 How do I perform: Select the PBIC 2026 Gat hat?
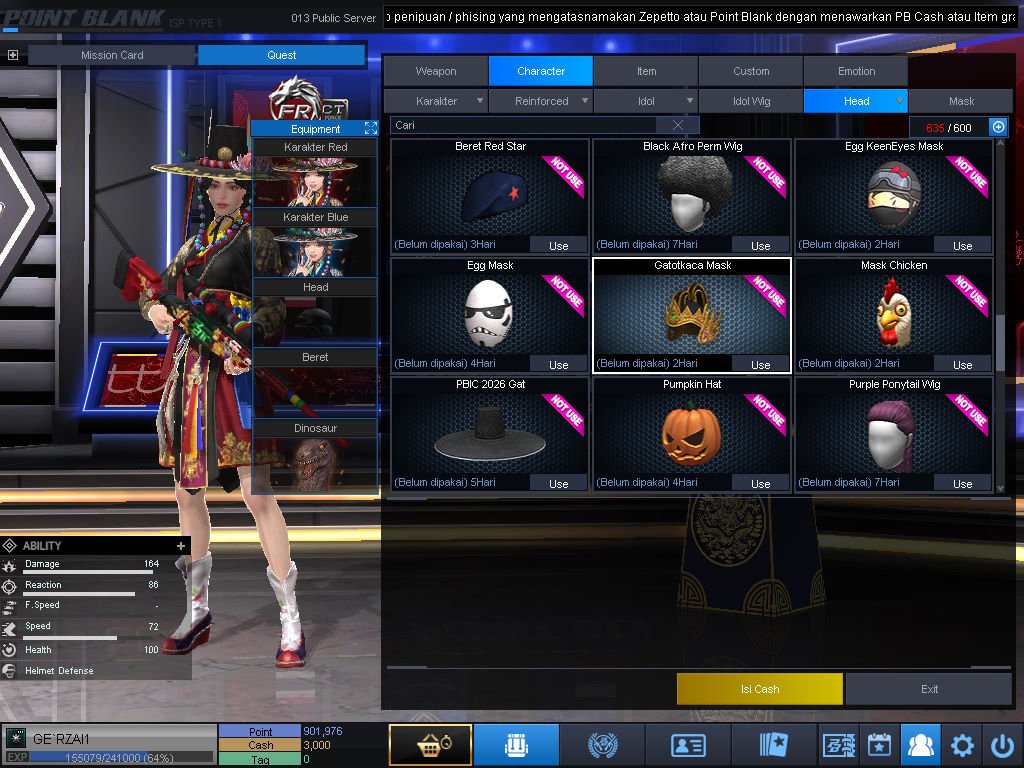coord(490,430)
